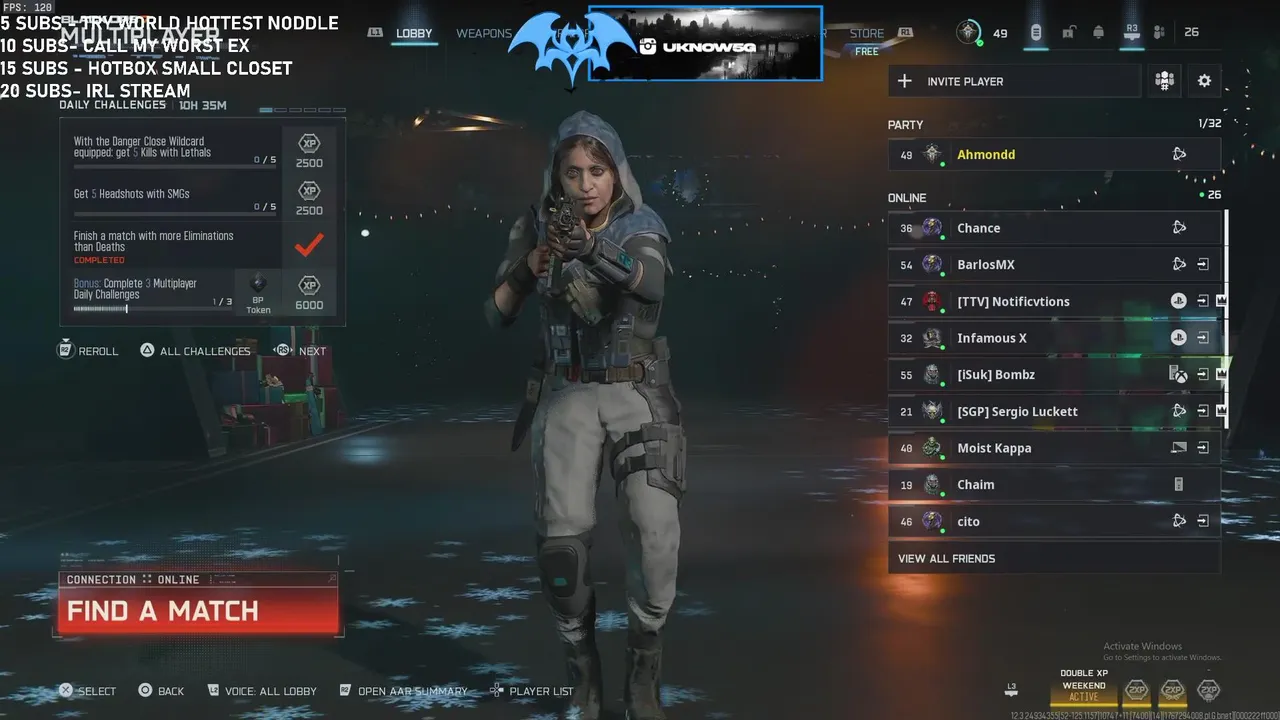Open the Weapons tab
The height and width of the screenshot is (720, 1280).
click(x=484, y=33)
